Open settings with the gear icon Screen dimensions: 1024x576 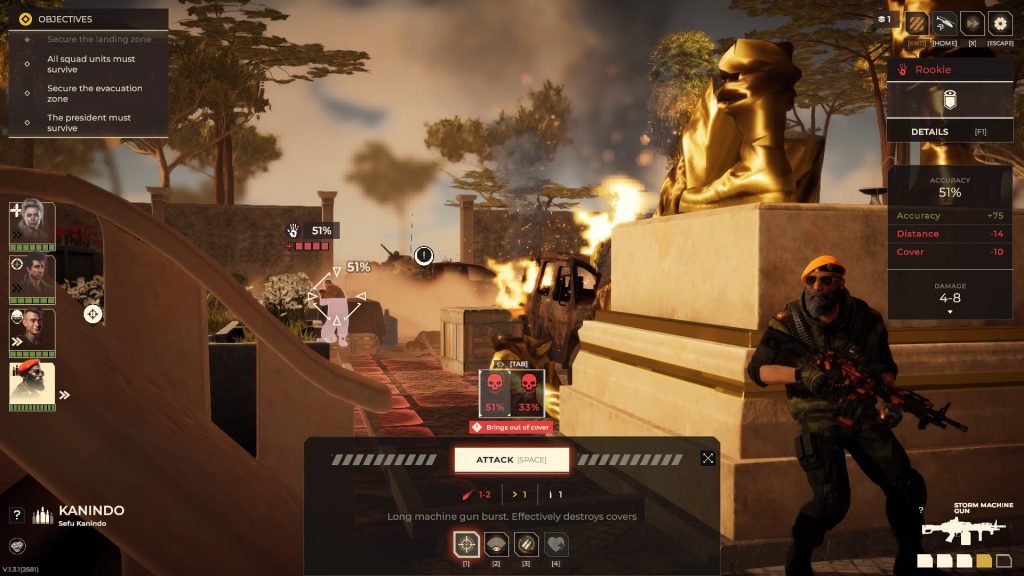coord(1000,23)
